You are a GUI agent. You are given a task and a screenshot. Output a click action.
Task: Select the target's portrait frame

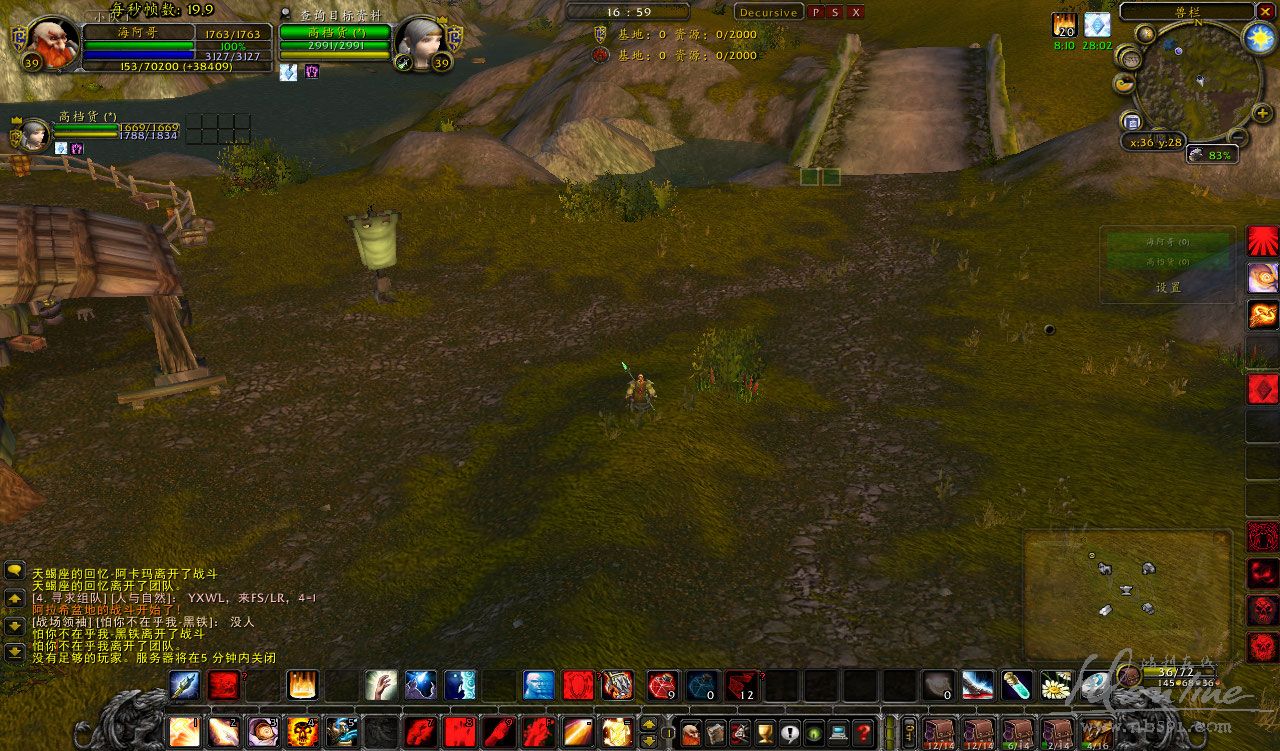[x=418, y=41]
